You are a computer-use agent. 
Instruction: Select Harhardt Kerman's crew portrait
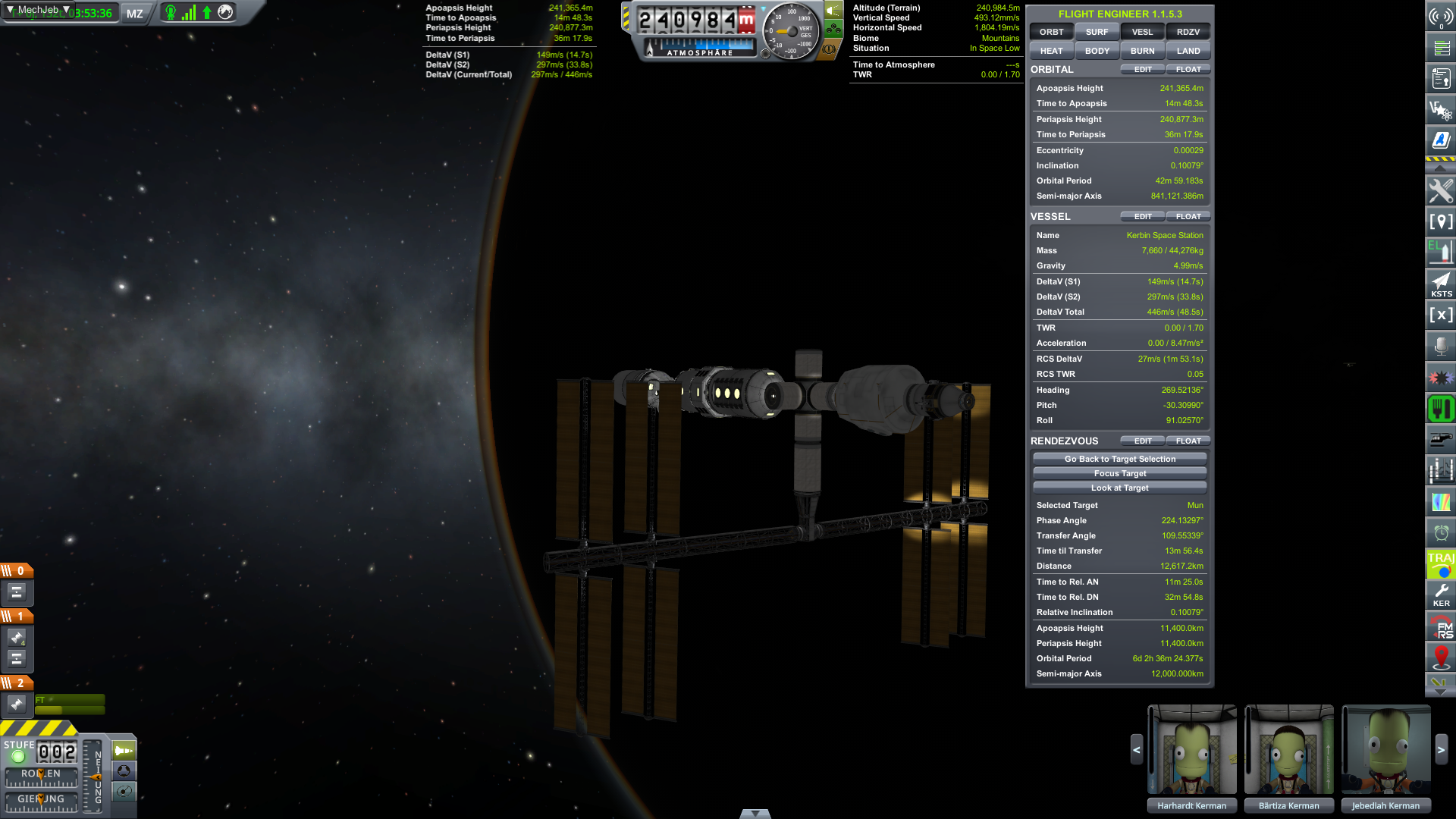click(x=1191, y=750)
